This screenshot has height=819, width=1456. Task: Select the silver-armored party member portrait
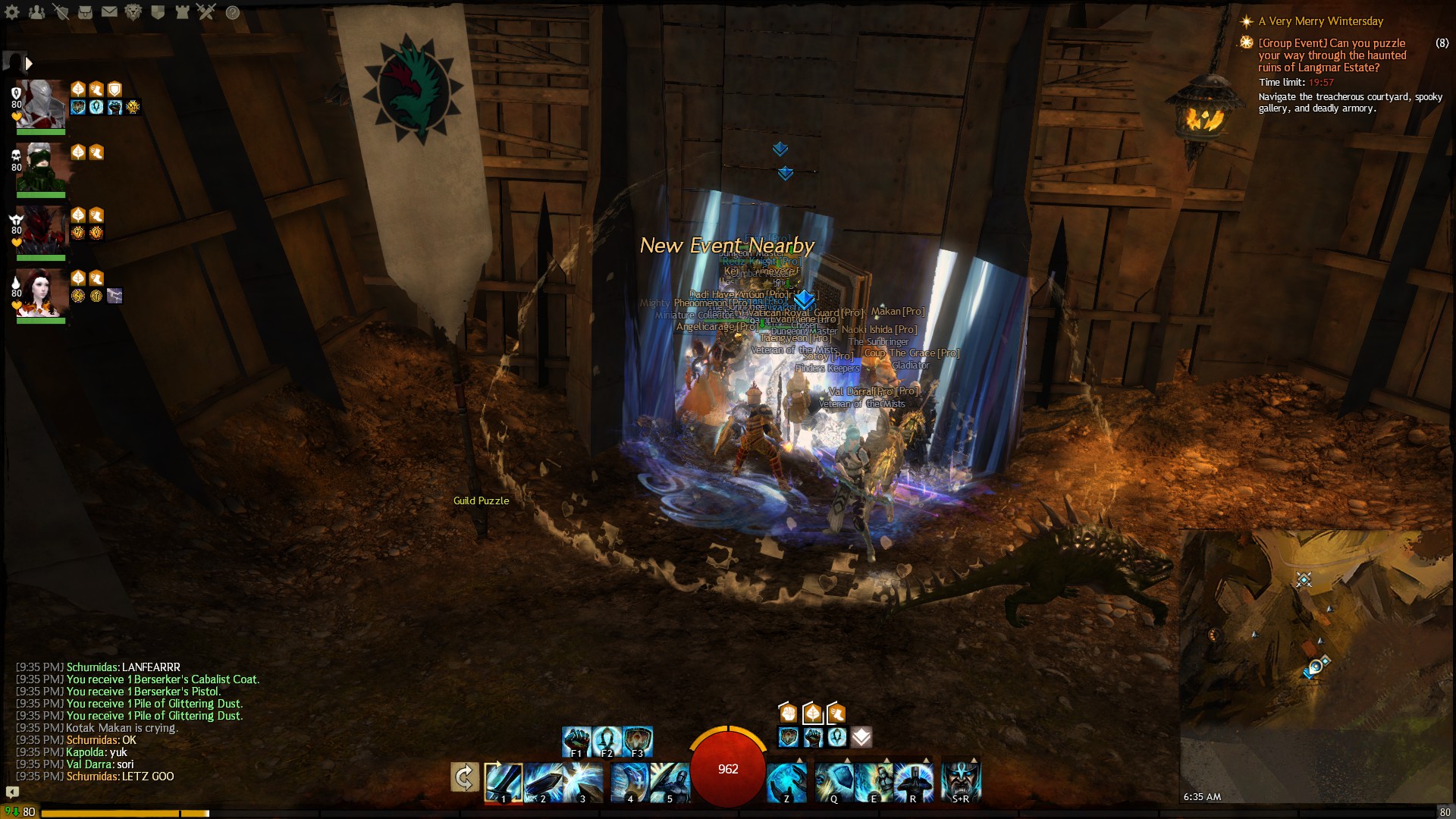tap(42, 104)
